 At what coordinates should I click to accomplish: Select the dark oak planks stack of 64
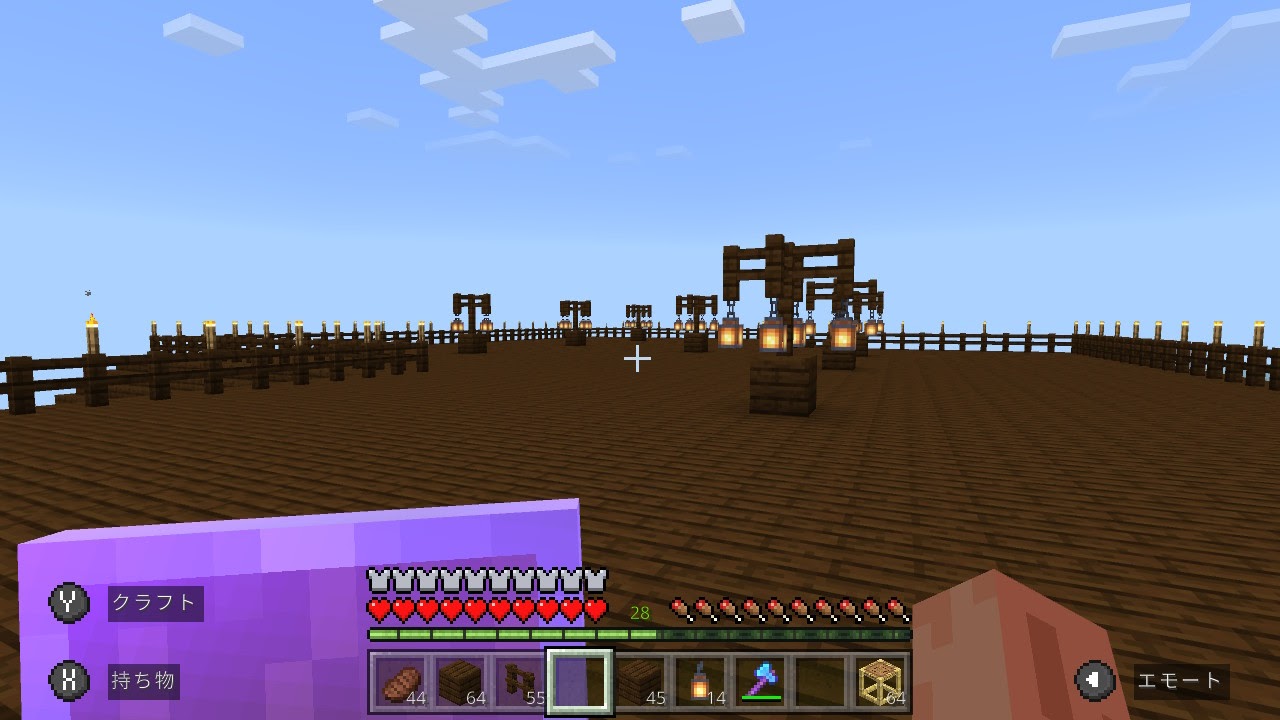[x=460, y=680]
